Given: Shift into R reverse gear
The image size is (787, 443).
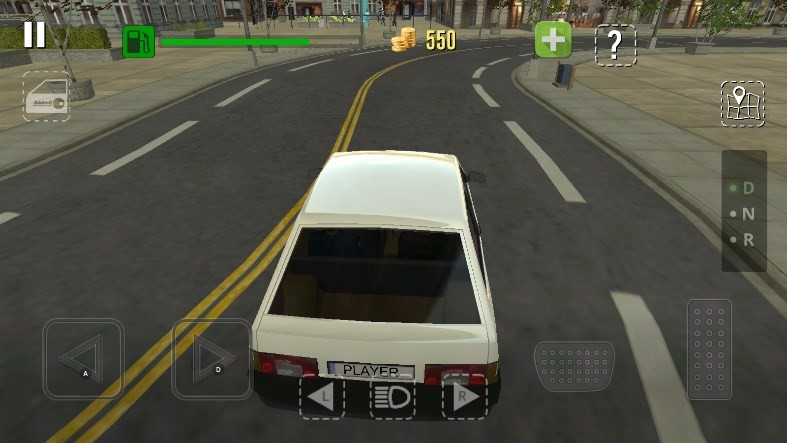Looking at the screenshot, I should (744, 240).
